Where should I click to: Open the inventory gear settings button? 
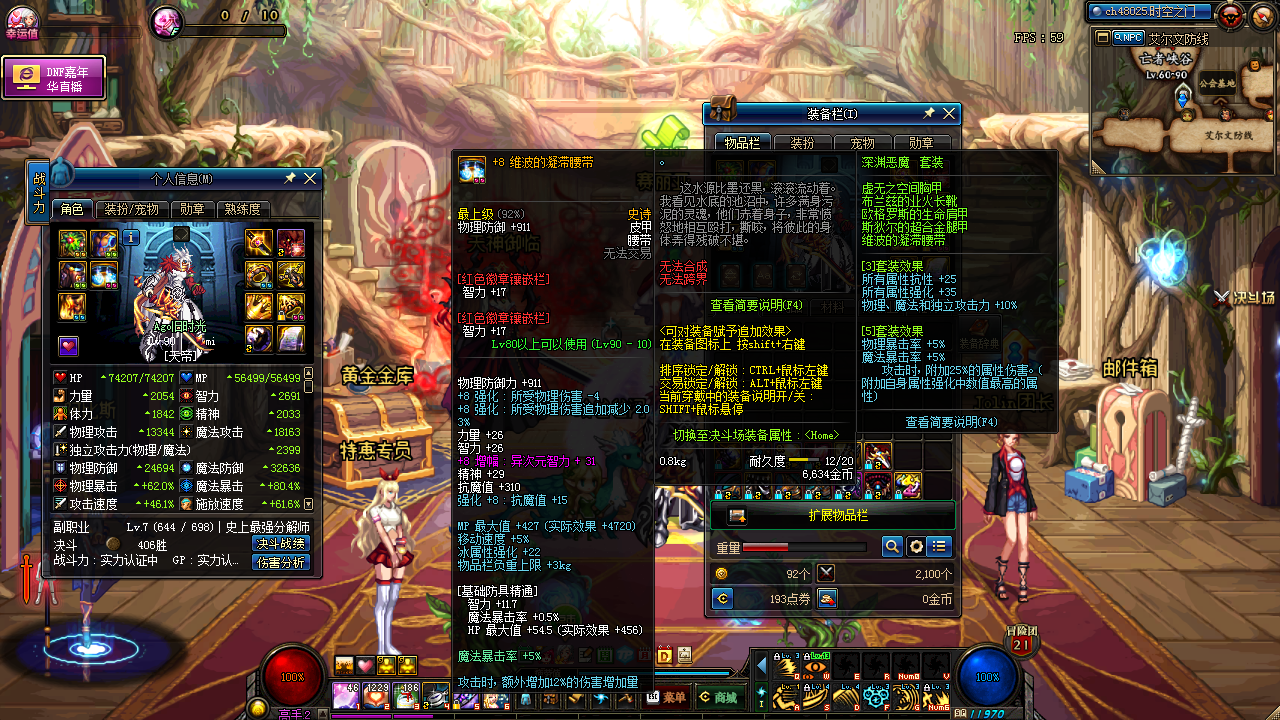(x=916, y=547)
